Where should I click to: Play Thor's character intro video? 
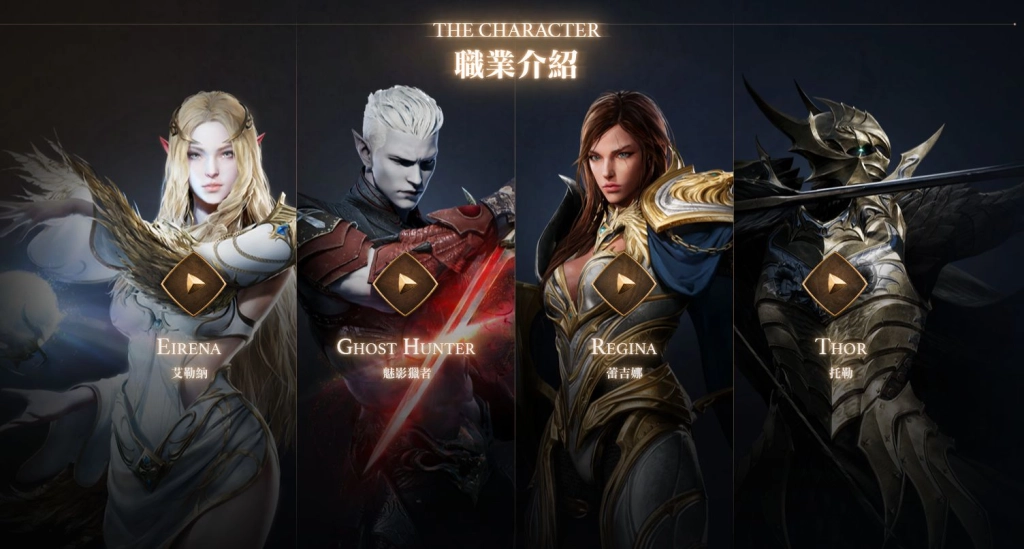834,284
